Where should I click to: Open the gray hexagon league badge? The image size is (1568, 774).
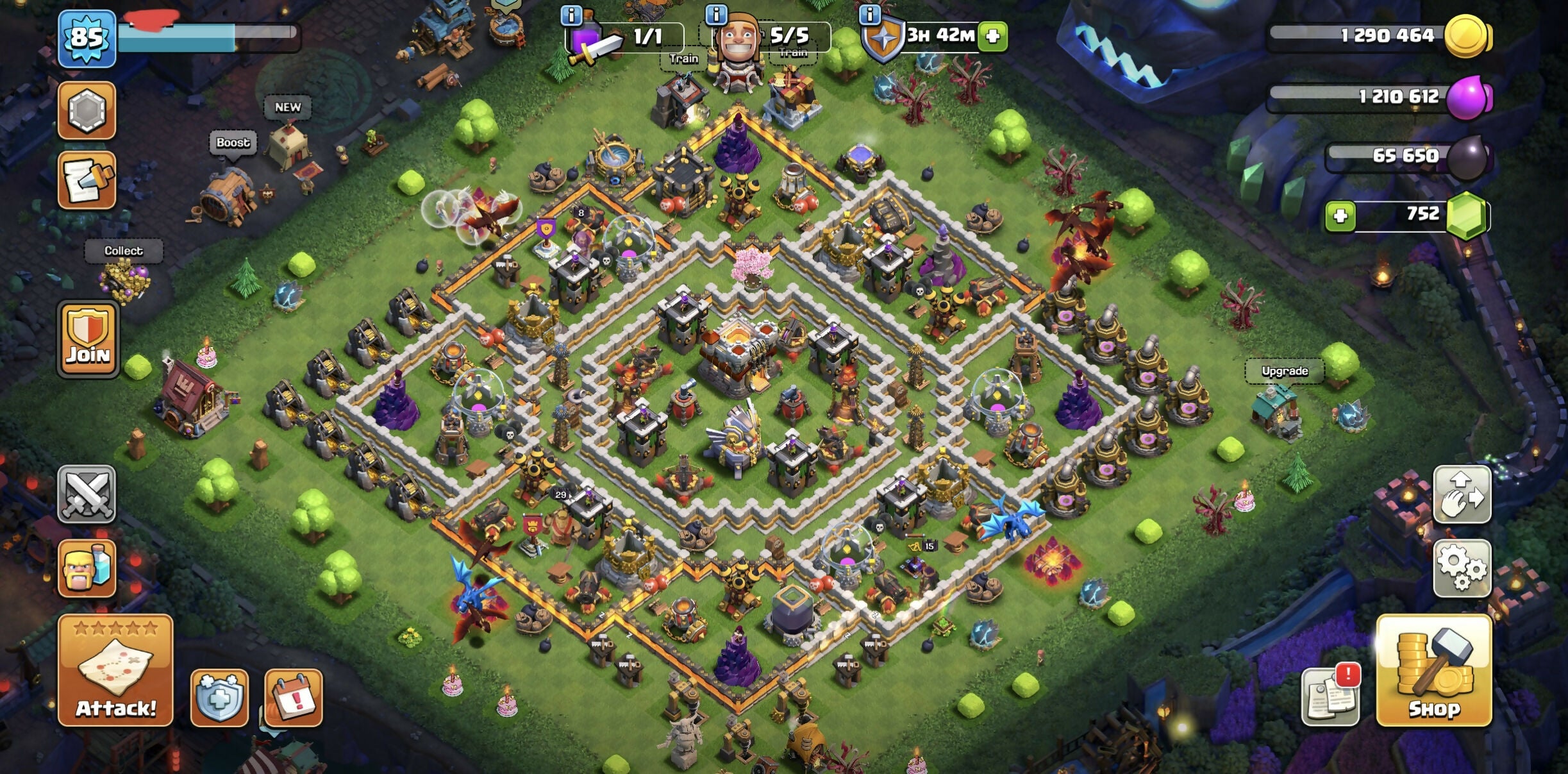(x=87, y=110)
